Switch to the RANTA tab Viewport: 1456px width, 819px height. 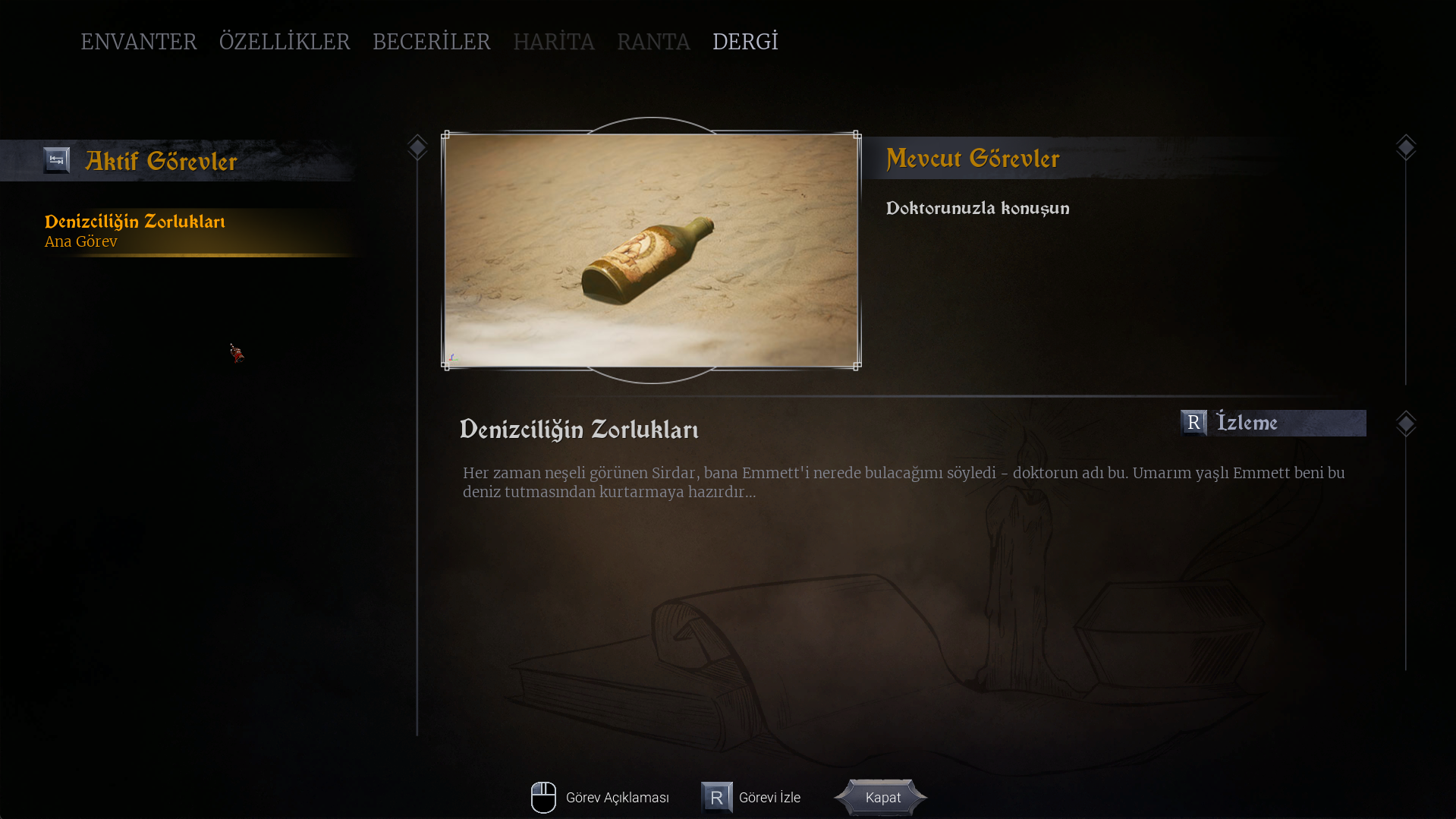(653, 42)
